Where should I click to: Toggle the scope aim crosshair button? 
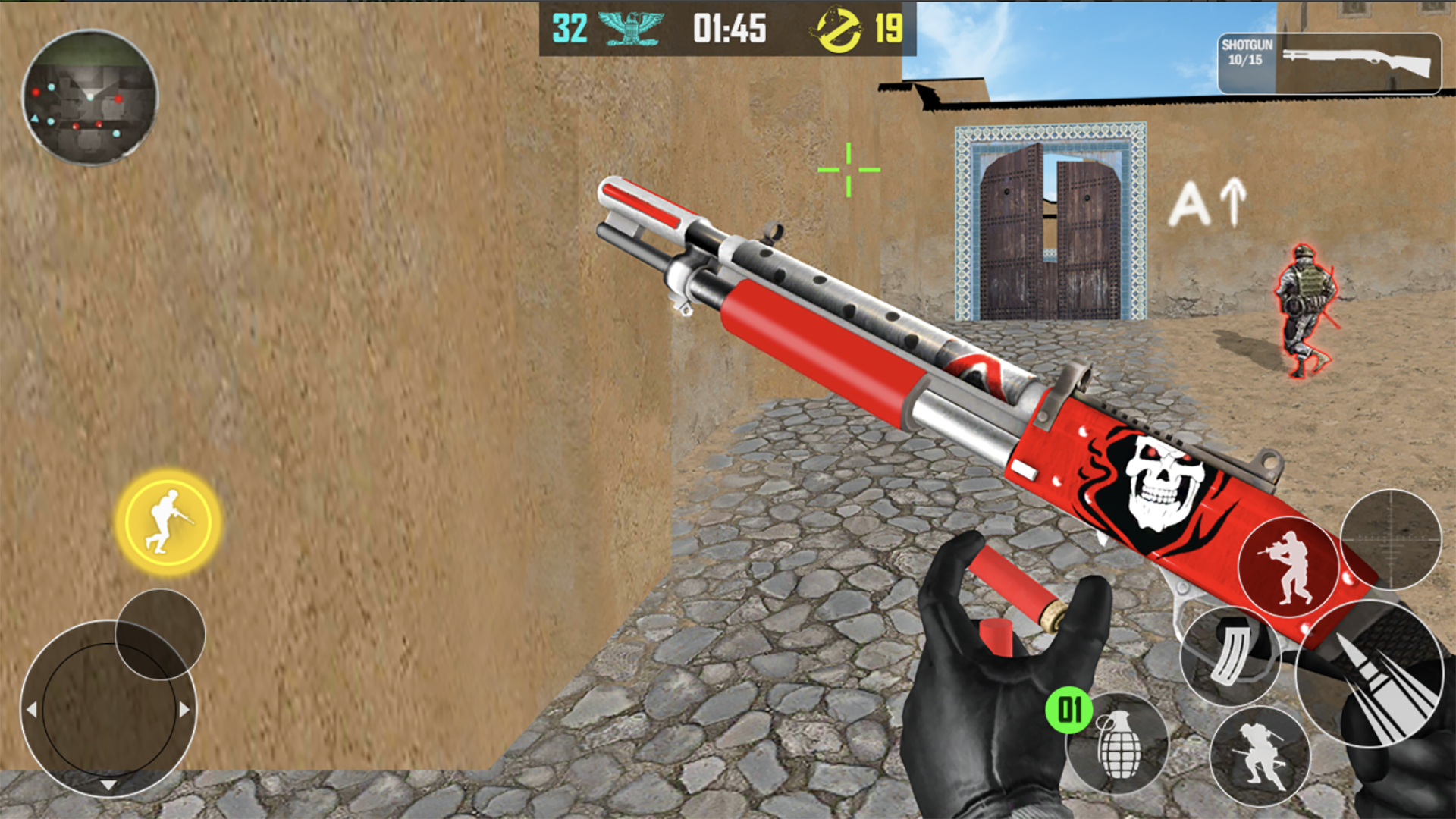pos(1391,539)
